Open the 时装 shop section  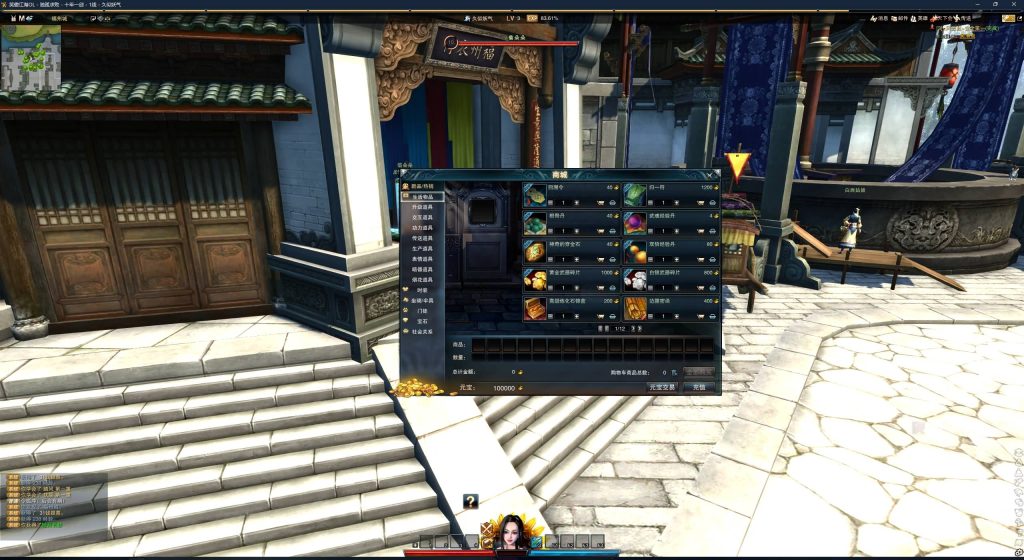pos(421,289)
